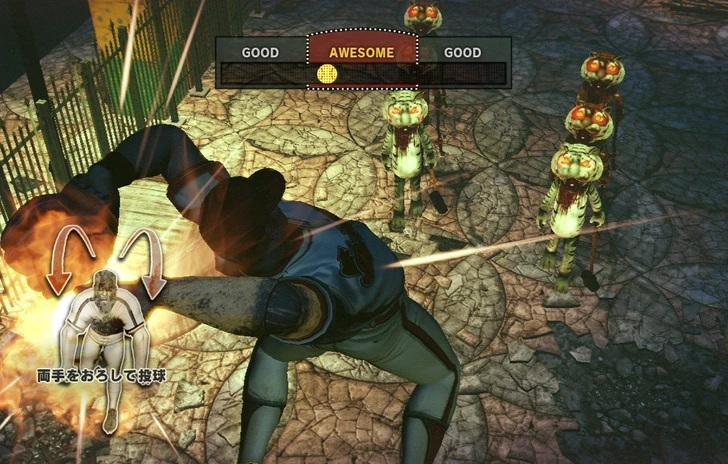Screen dimensions: 728x464
Task: Click the GOOD zone before the AWESOME segment
Action: pyautogui.click(x=260, y=52)
